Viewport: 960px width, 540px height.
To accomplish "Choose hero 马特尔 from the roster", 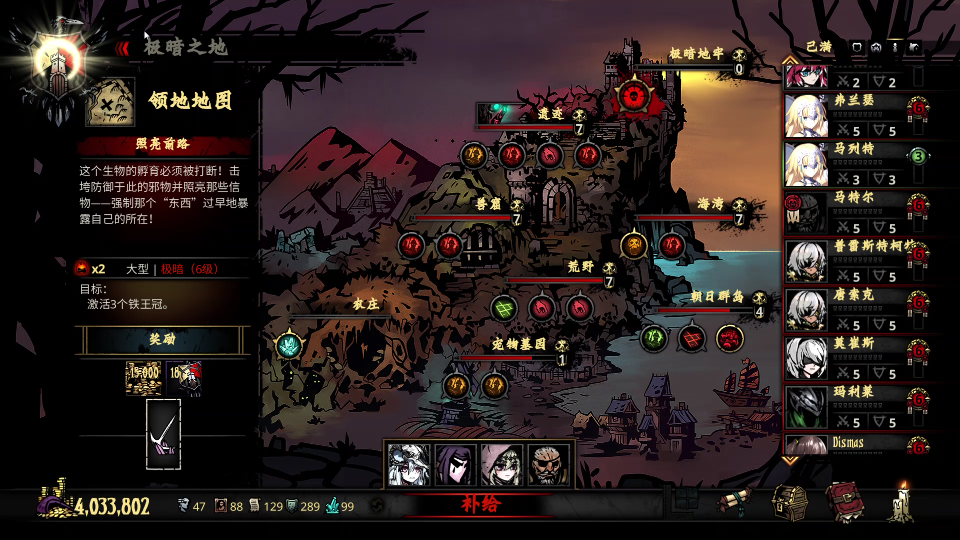I will [805, 213].
